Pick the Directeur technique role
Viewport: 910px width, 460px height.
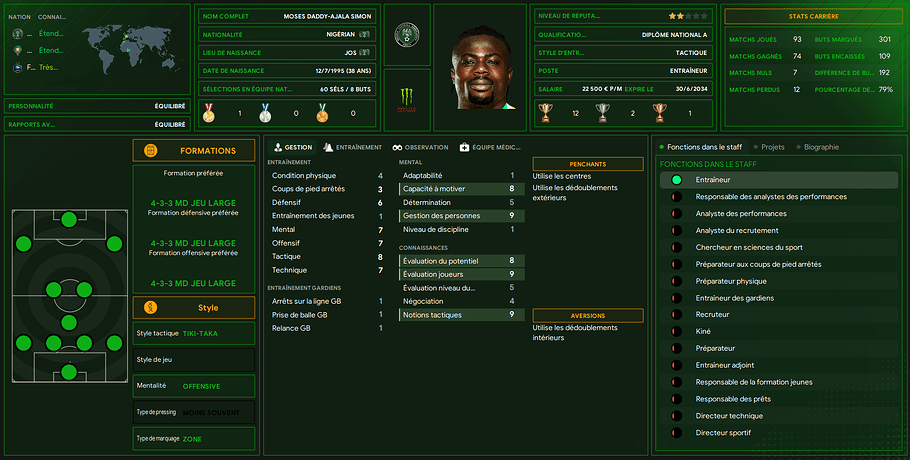[729, 416]
